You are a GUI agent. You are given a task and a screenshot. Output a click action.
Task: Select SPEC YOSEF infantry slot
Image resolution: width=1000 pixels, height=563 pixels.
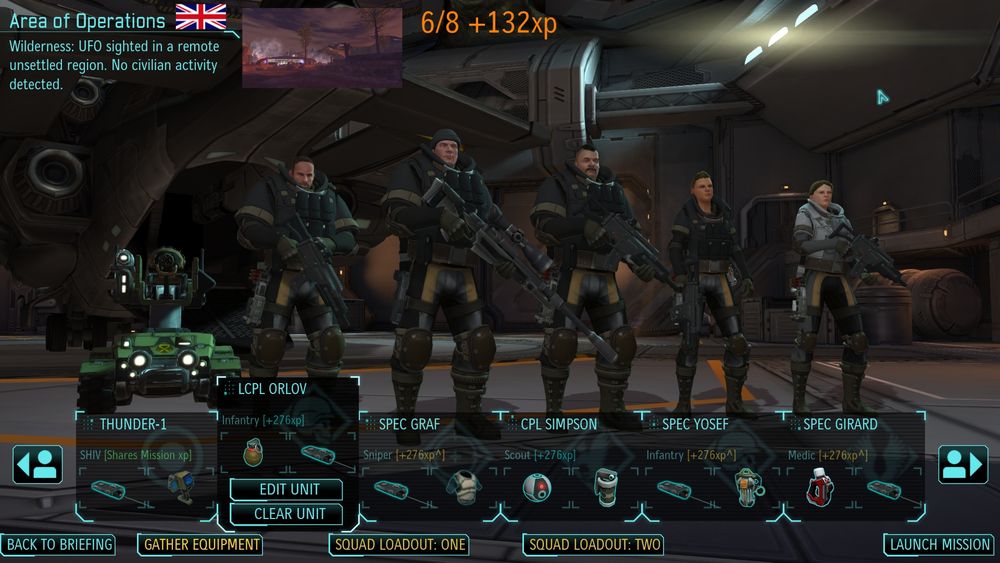coord(714,424)
